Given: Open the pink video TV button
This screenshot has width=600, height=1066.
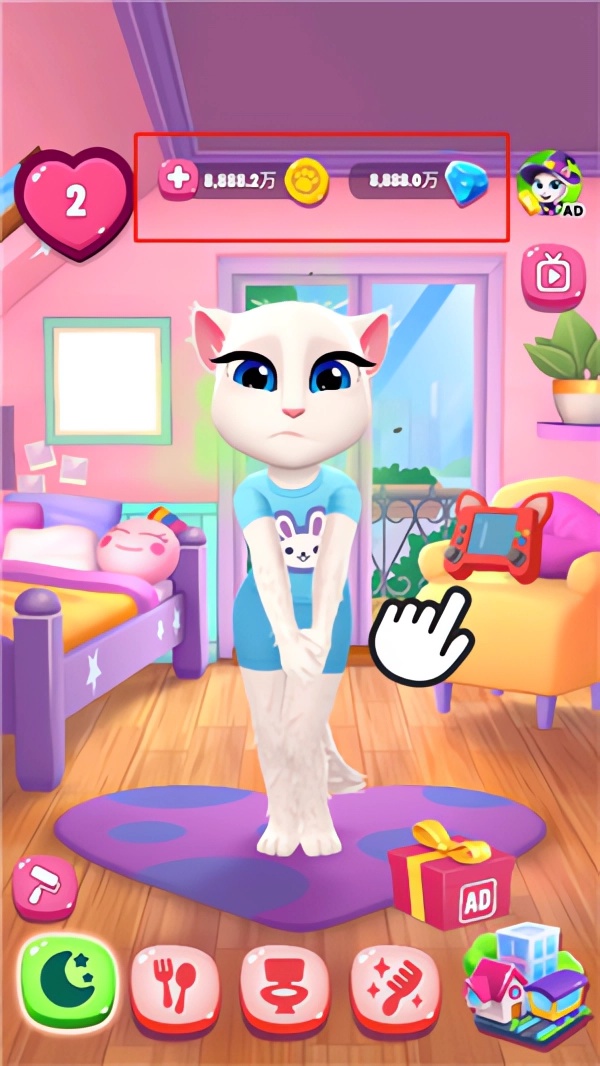Looking at the screenshot, I should tap(552, 273).
